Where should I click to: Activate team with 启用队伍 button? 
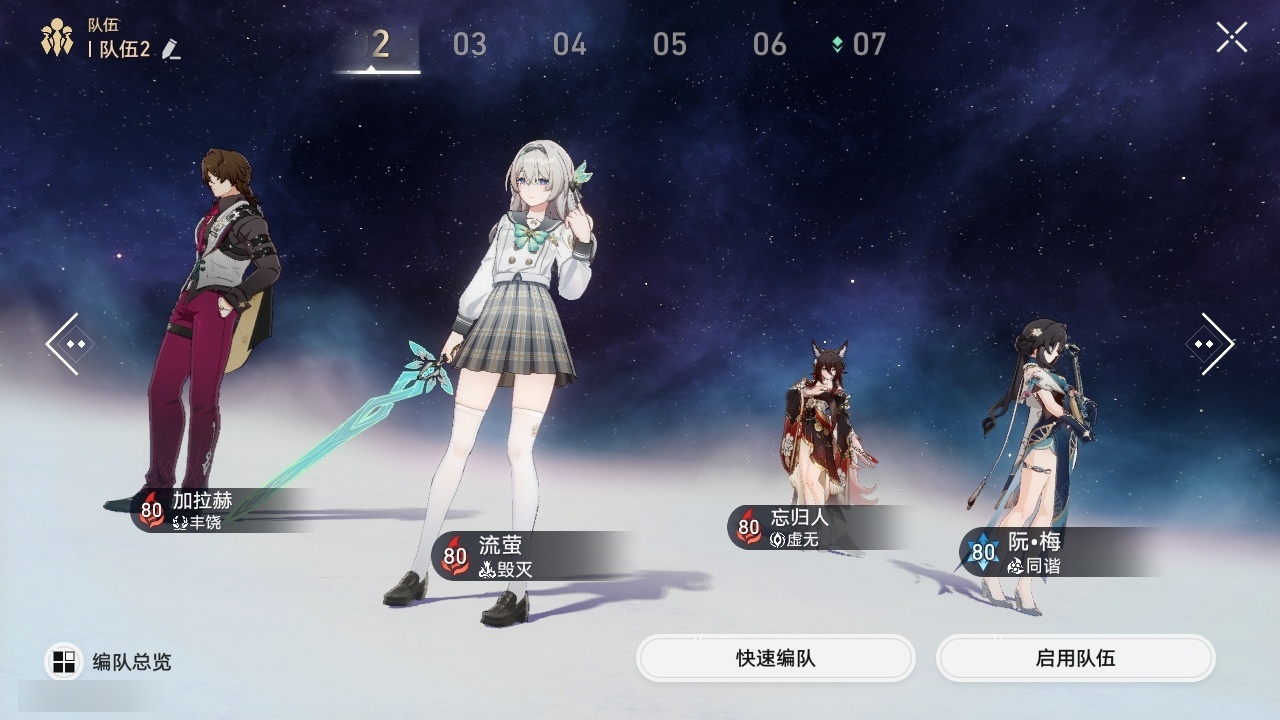(x=1075, y=658)
